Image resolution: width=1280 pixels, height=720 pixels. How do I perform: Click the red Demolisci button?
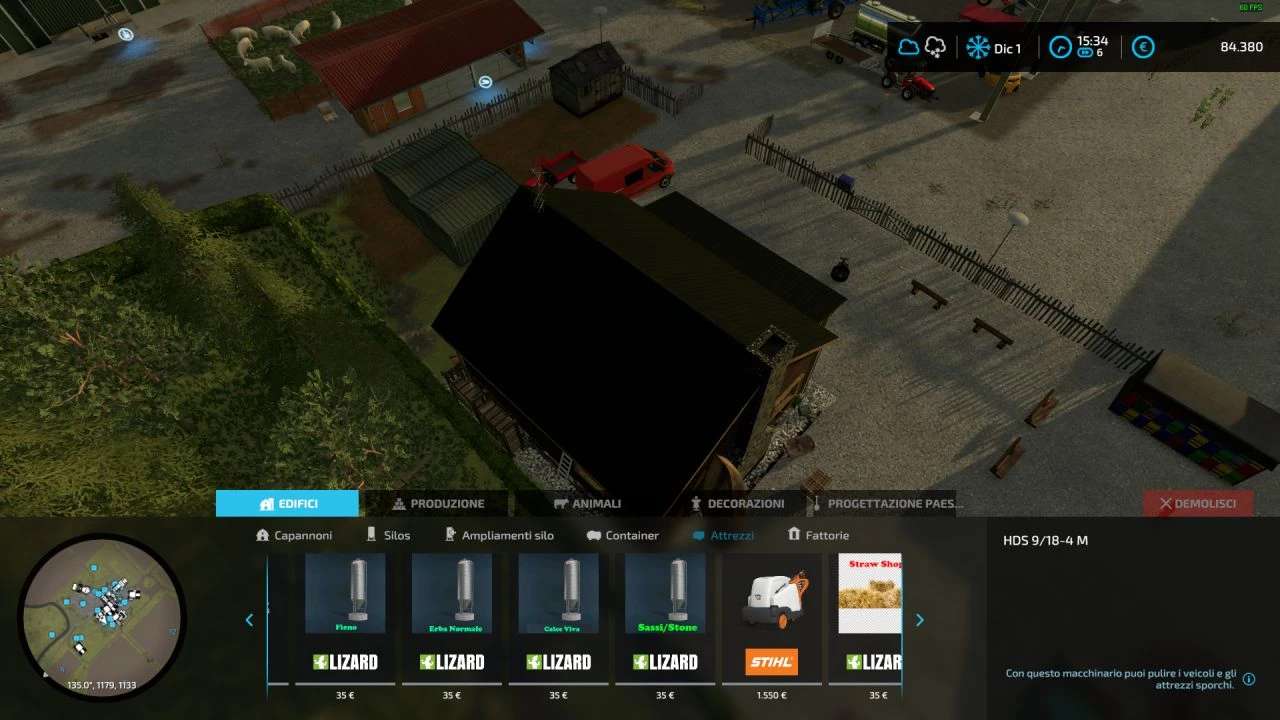tap(1198, 503)
